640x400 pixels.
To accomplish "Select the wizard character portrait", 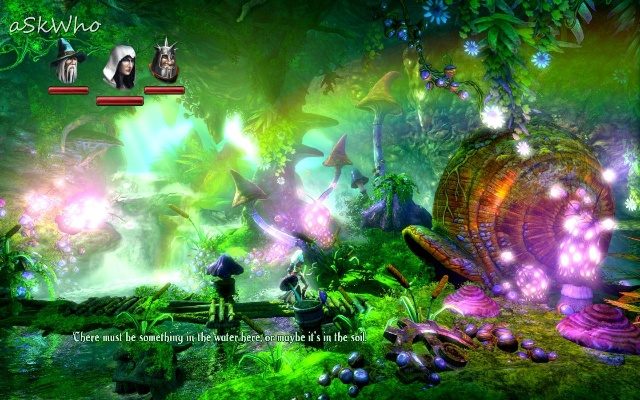I will point(68,64).
